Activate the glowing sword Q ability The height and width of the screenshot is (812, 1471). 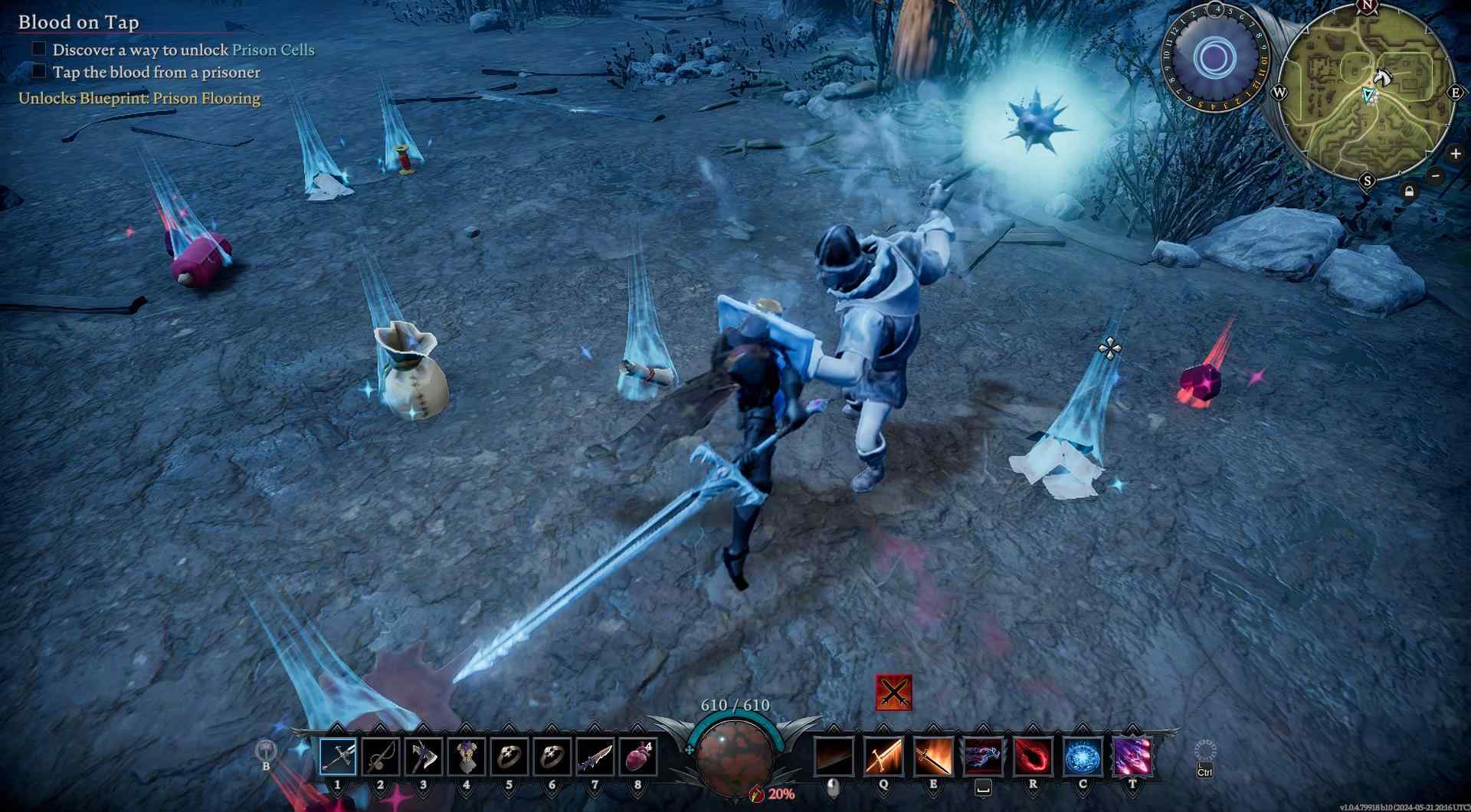[883, 756]
